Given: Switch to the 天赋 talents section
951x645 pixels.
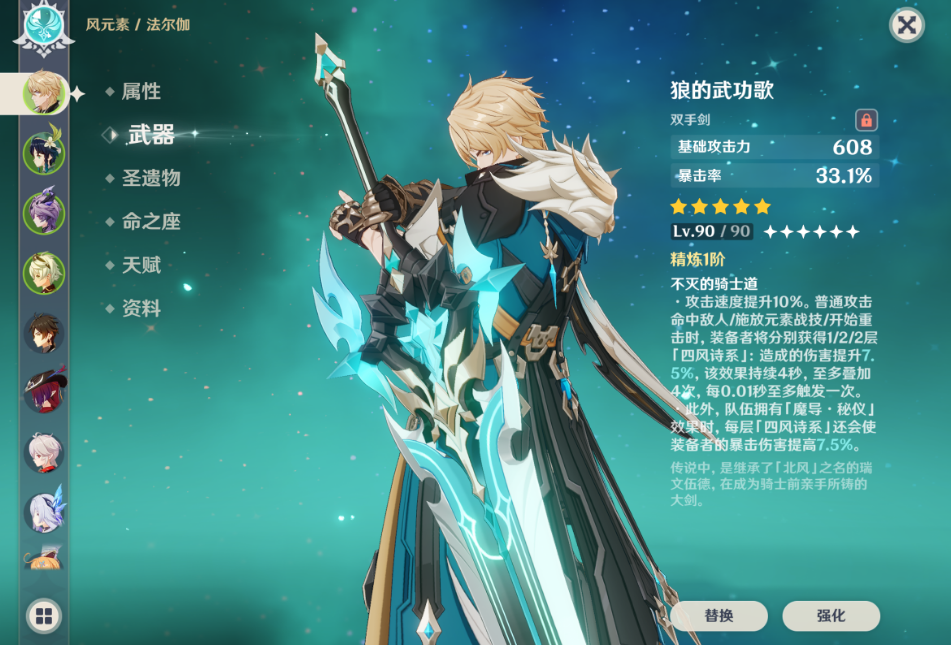Looking at the screenshot, I should click(141, 265).
